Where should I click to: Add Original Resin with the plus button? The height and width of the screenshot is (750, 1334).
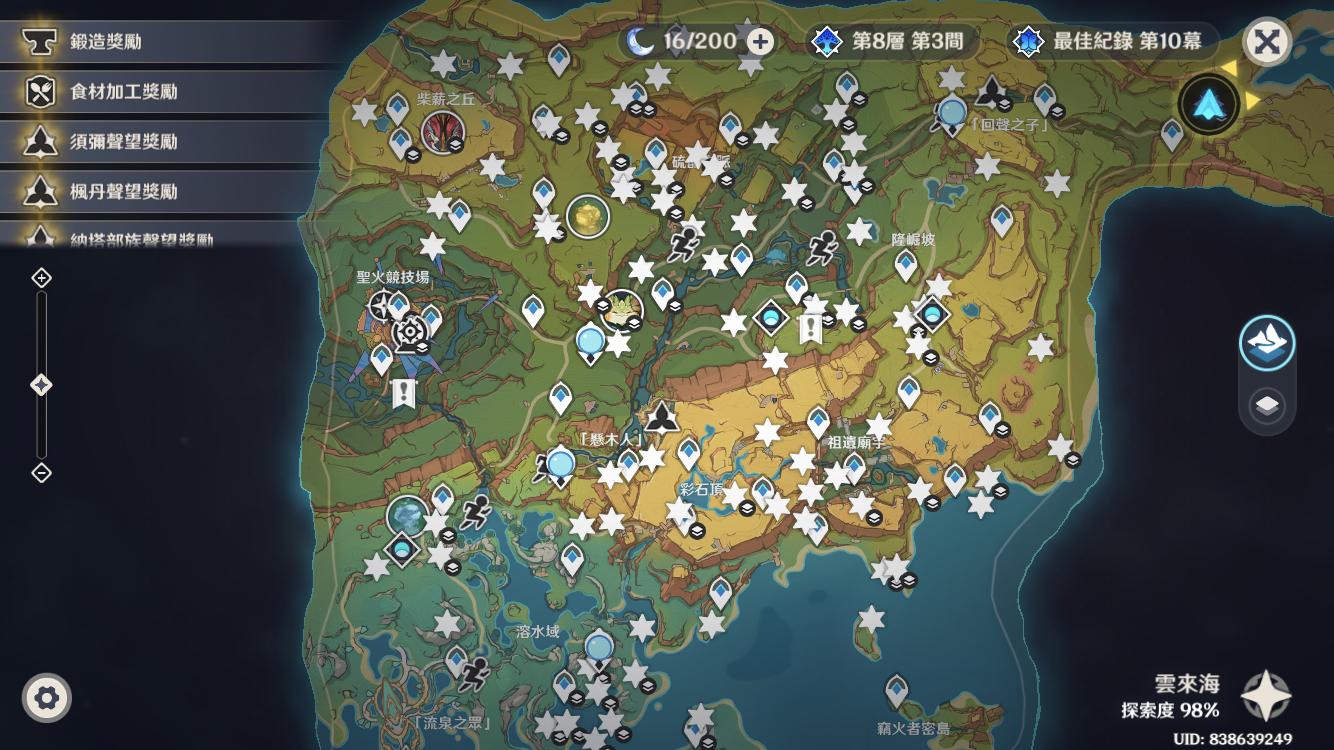pos(761,42)
